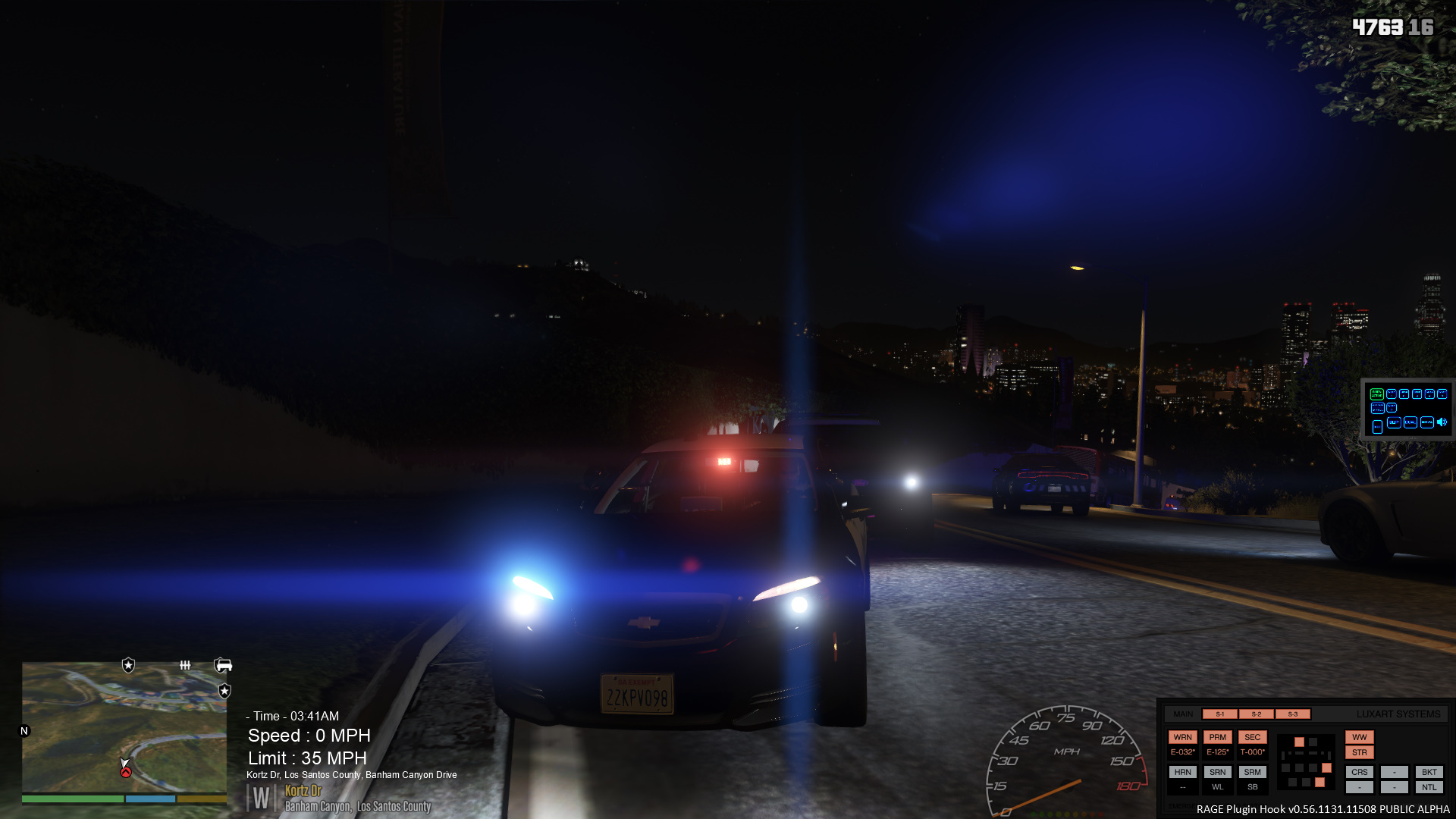
Task: Select the S-3 stage button
Action: [x=1292, y=714]
